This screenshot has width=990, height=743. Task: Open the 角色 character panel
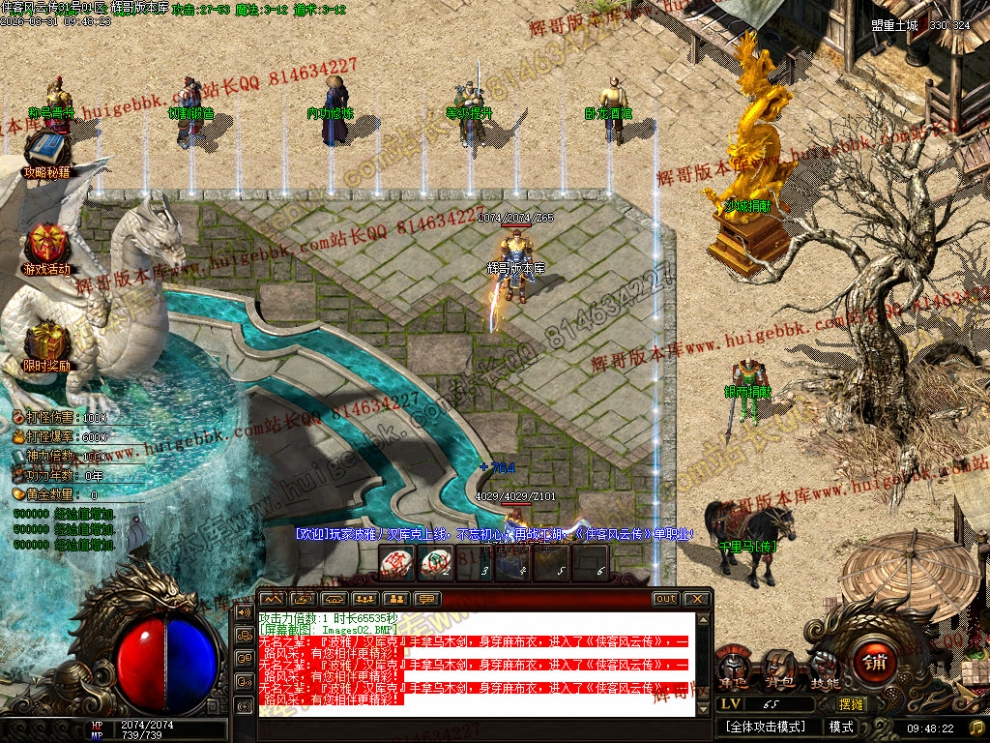tap(733, 668)
